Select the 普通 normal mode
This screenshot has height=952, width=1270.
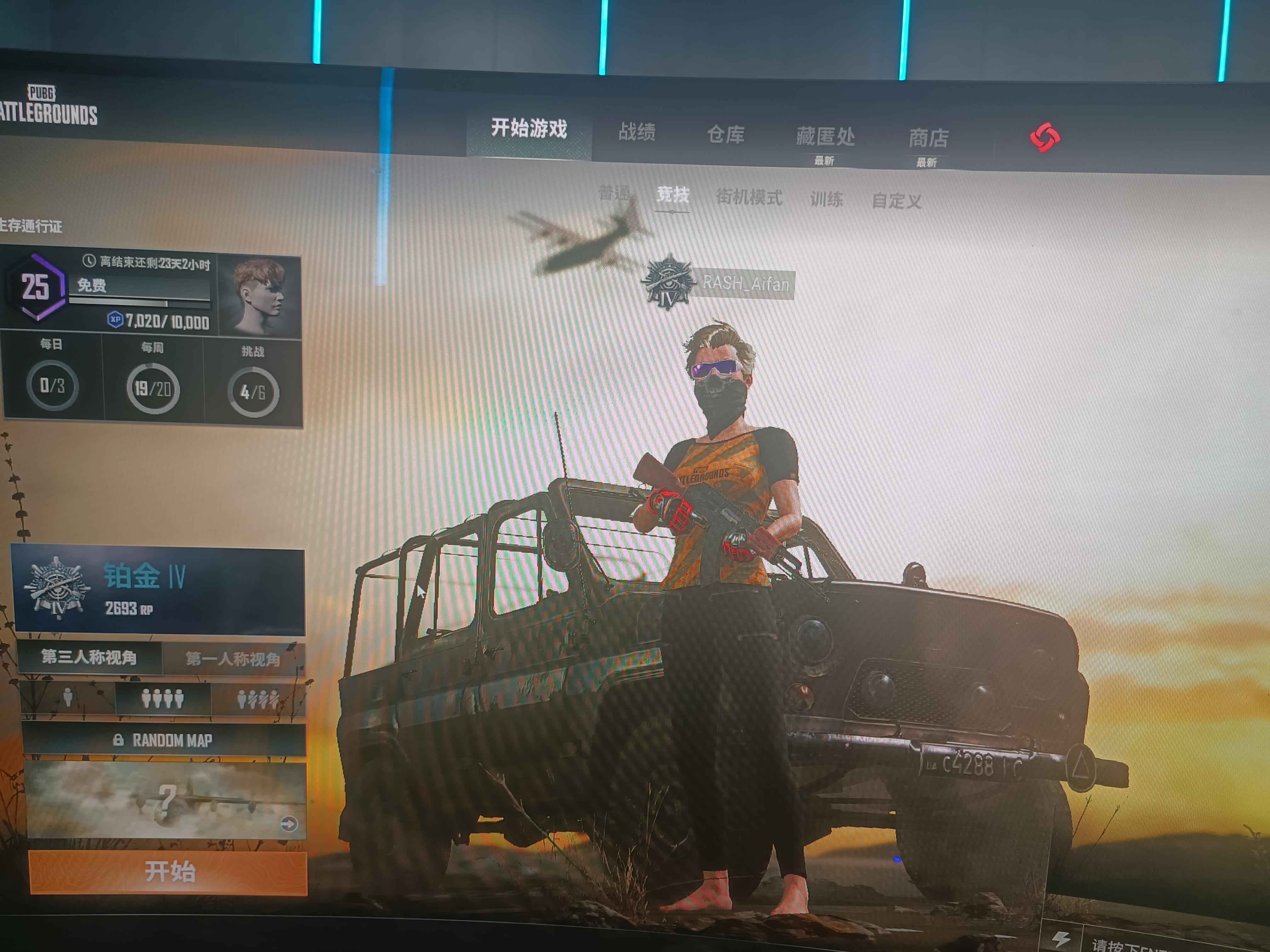[x=614, y=193]
